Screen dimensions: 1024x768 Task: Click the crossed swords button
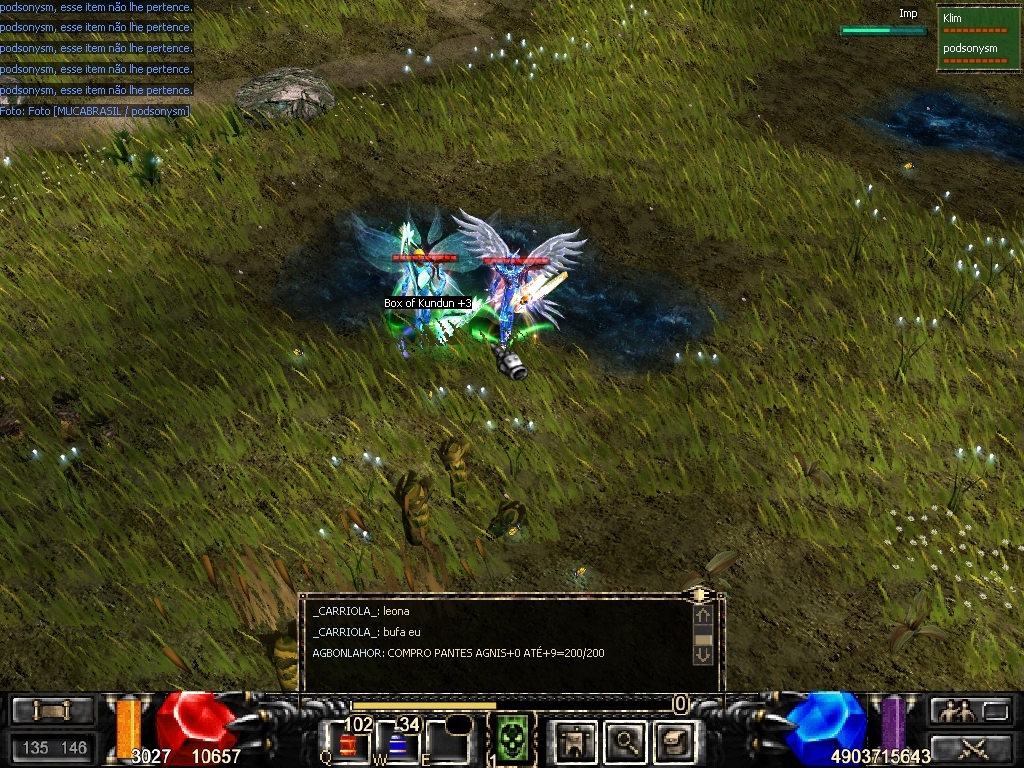(971, 747)
